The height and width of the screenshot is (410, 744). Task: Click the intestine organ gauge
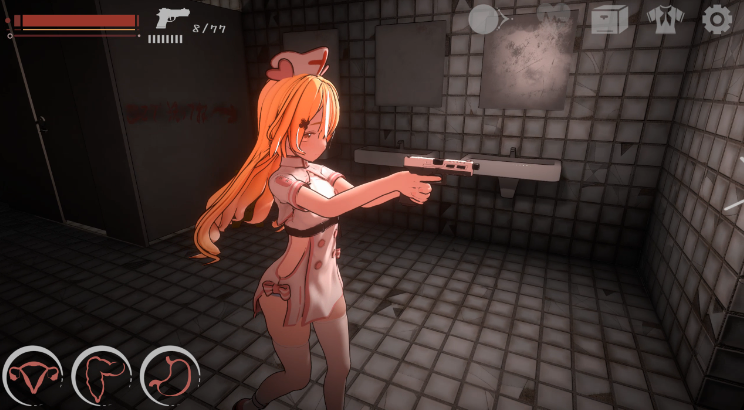[x=100, y=376]
